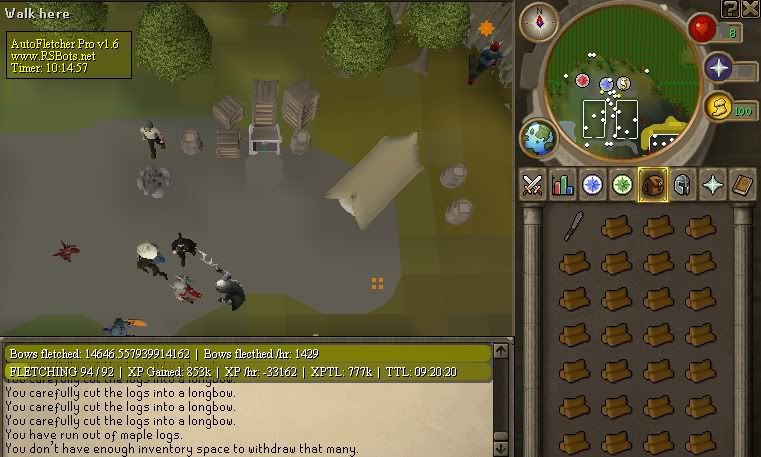Open the worn equipment helmet tab
Viewport: 761px width, 457px height.
click(x=682, y=185)
